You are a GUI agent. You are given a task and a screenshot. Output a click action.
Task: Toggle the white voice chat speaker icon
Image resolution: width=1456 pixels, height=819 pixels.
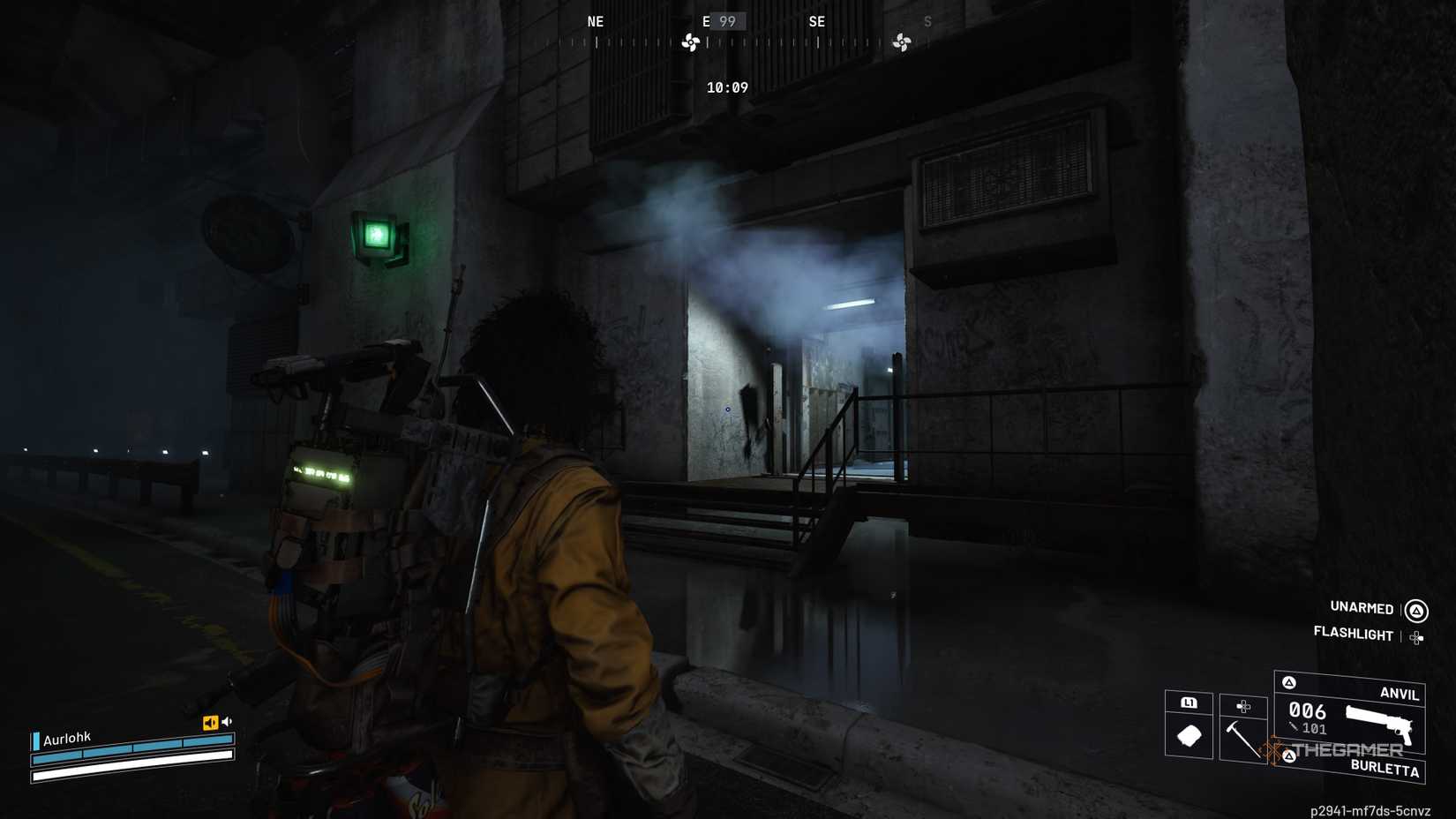point(229,722)
